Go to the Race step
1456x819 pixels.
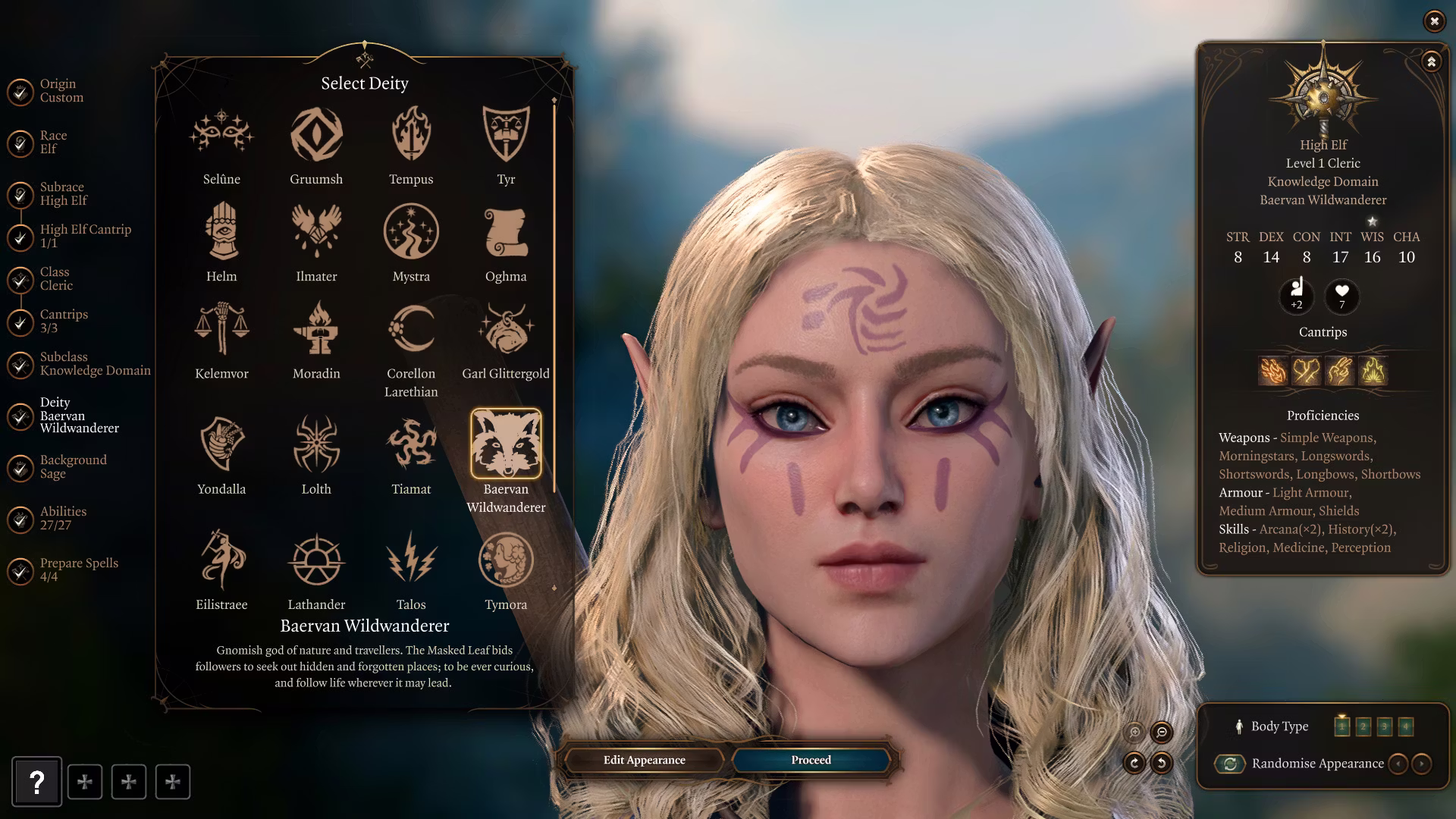click(x=53, y=142)
